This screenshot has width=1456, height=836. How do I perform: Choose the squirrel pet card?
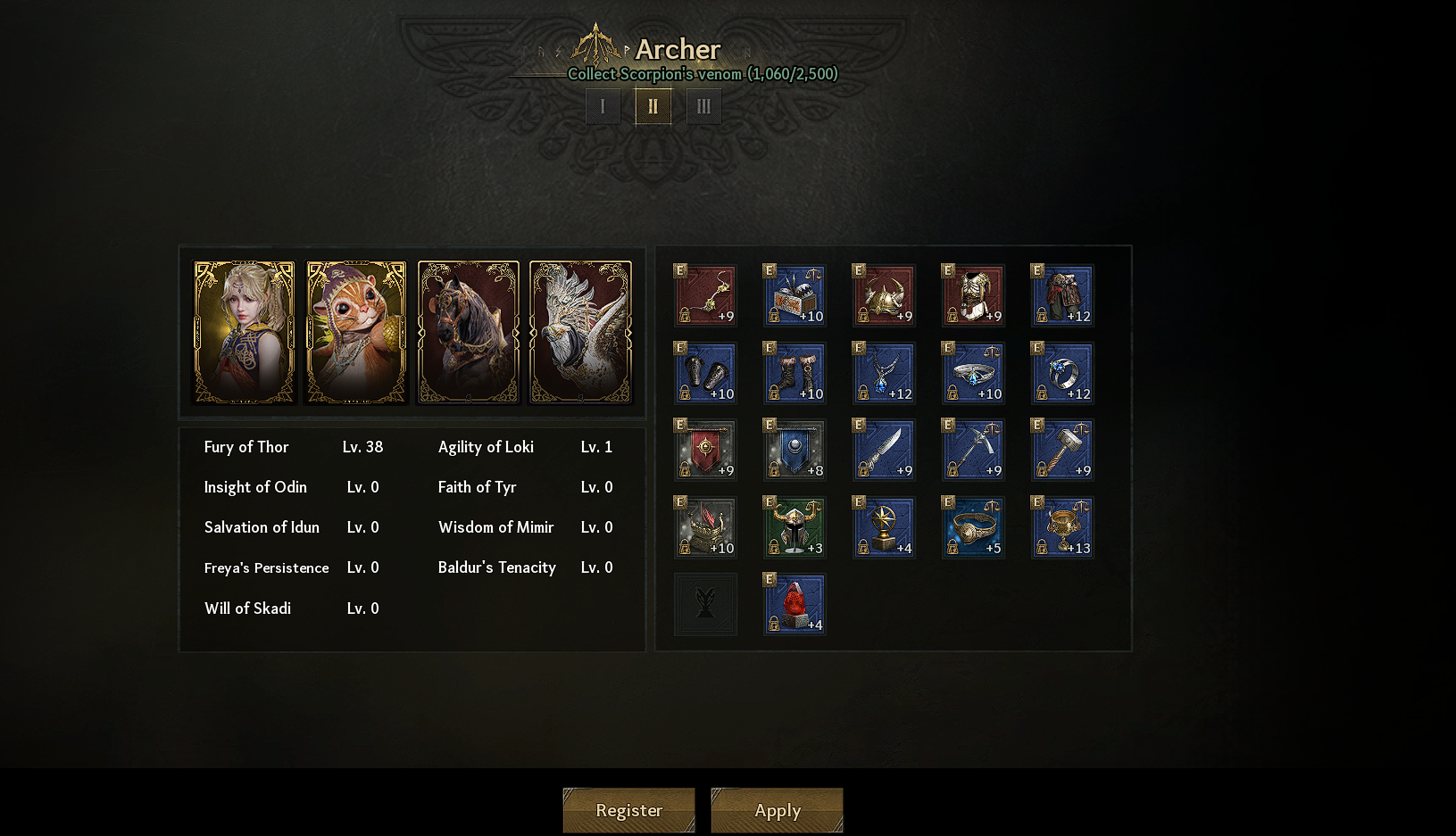(356, 332)
